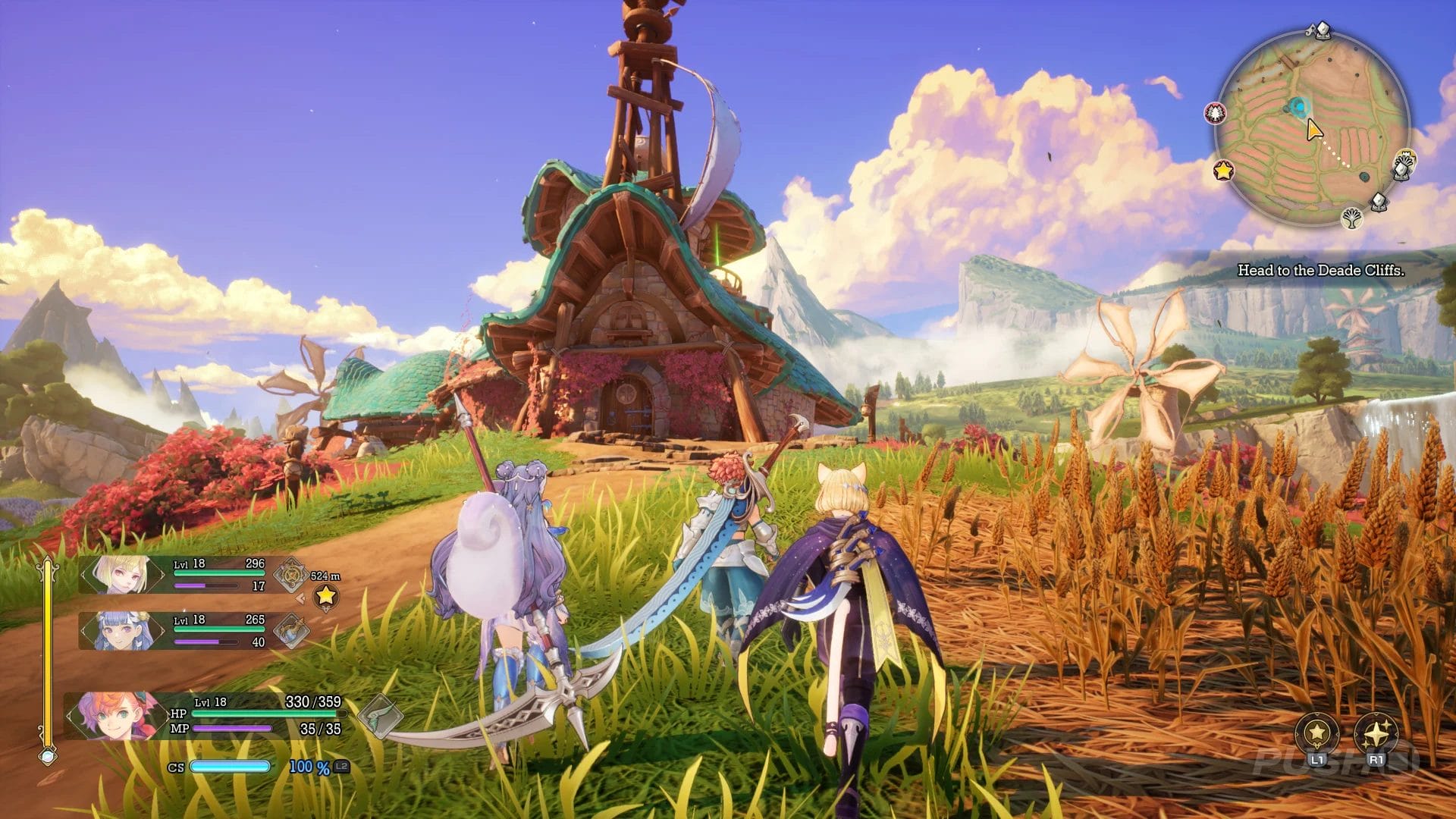The height and width of the screenshot is (819, 1456).
Task: Open the circular minimap
Action: tap(1312, 127)
